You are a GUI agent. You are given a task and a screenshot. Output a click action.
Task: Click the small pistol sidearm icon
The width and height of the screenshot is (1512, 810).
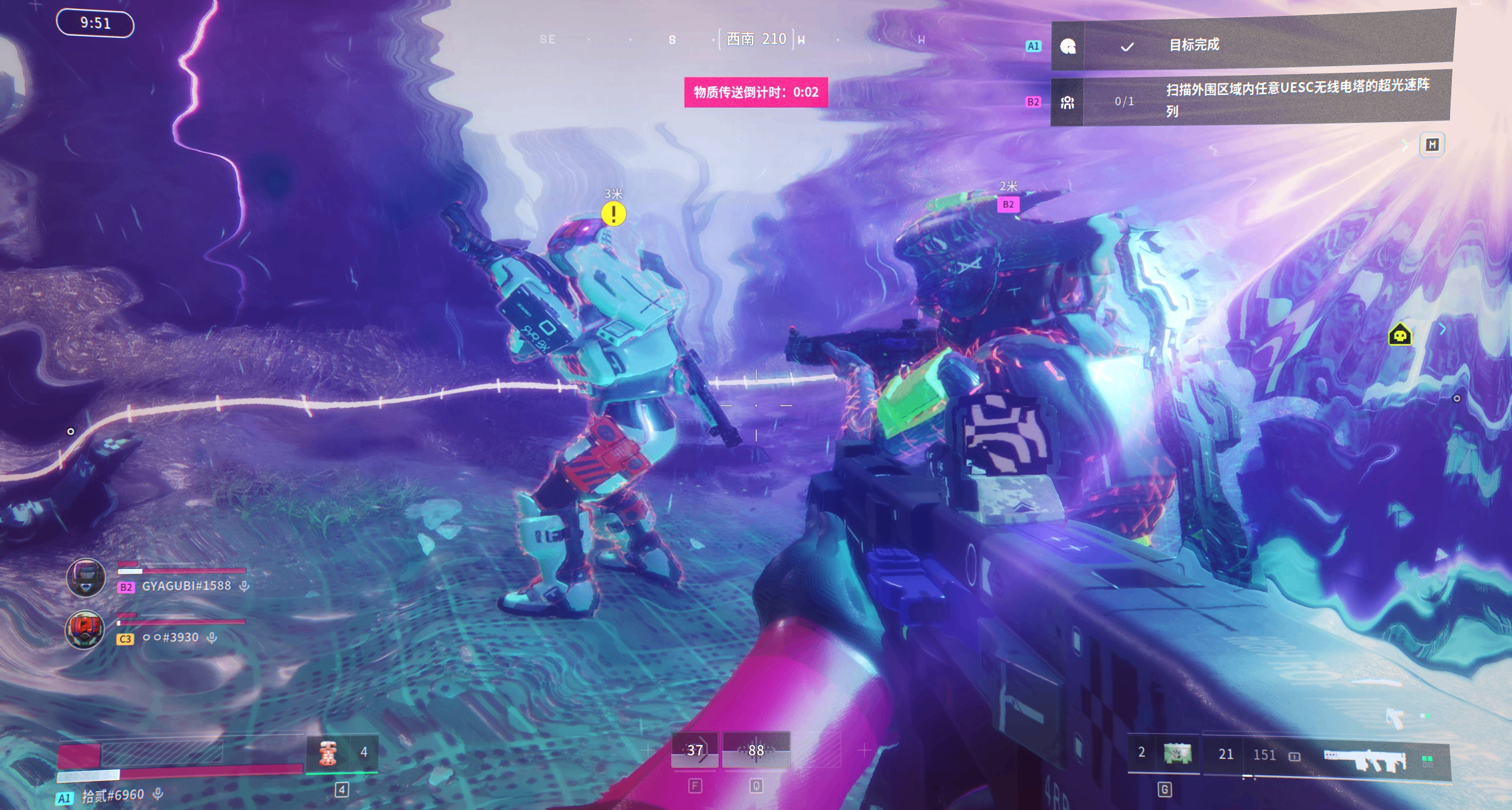[1395, 718]
